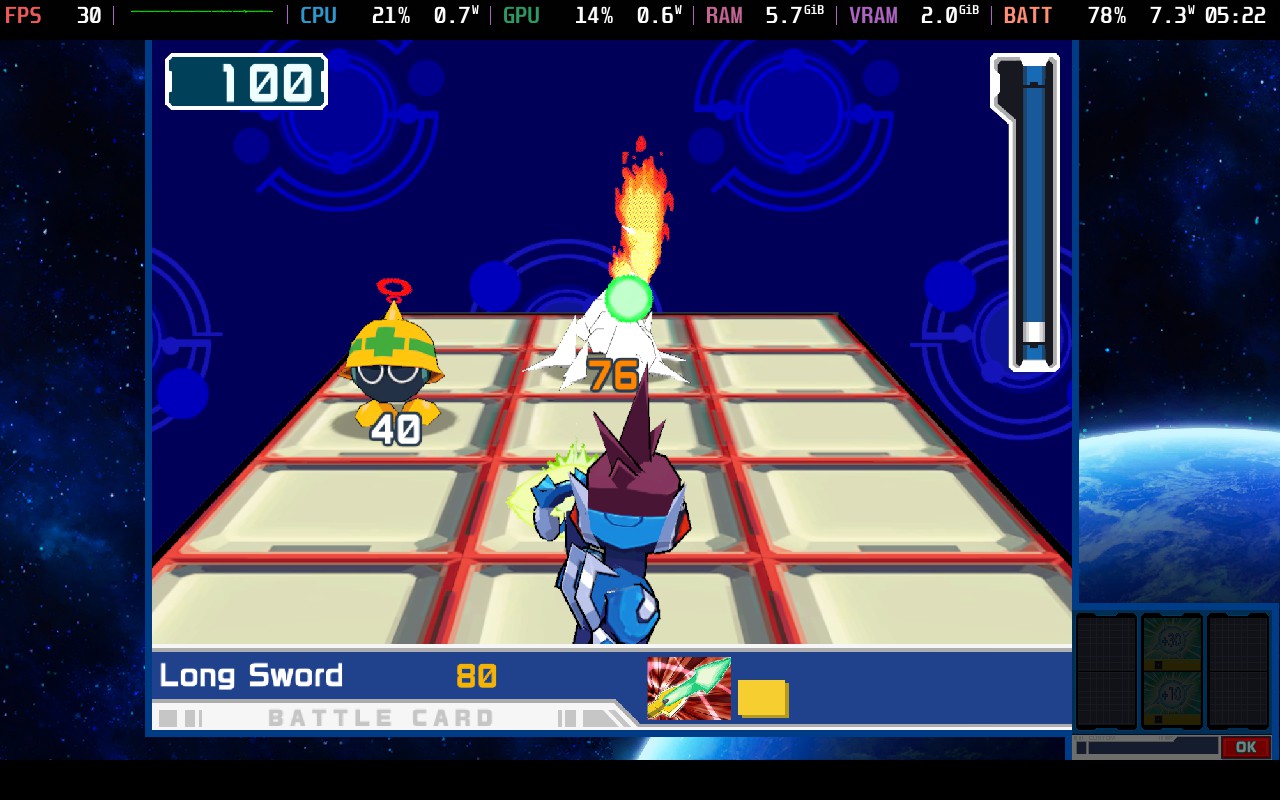Choose the +30 attack card
The width and height of the screenshot is (1280, 800).
[1171, 641]
